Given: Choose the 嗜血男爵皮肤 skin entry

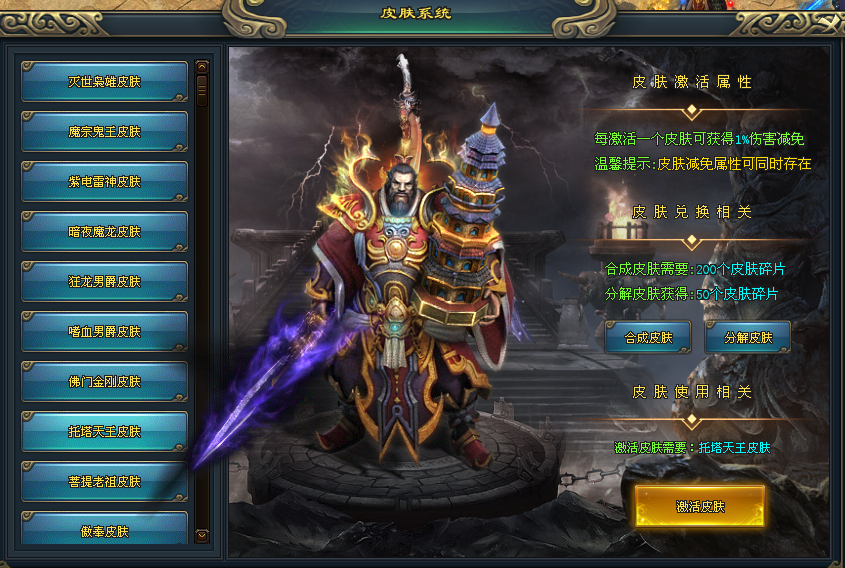Looking at the screenshot, I should 104,332.
